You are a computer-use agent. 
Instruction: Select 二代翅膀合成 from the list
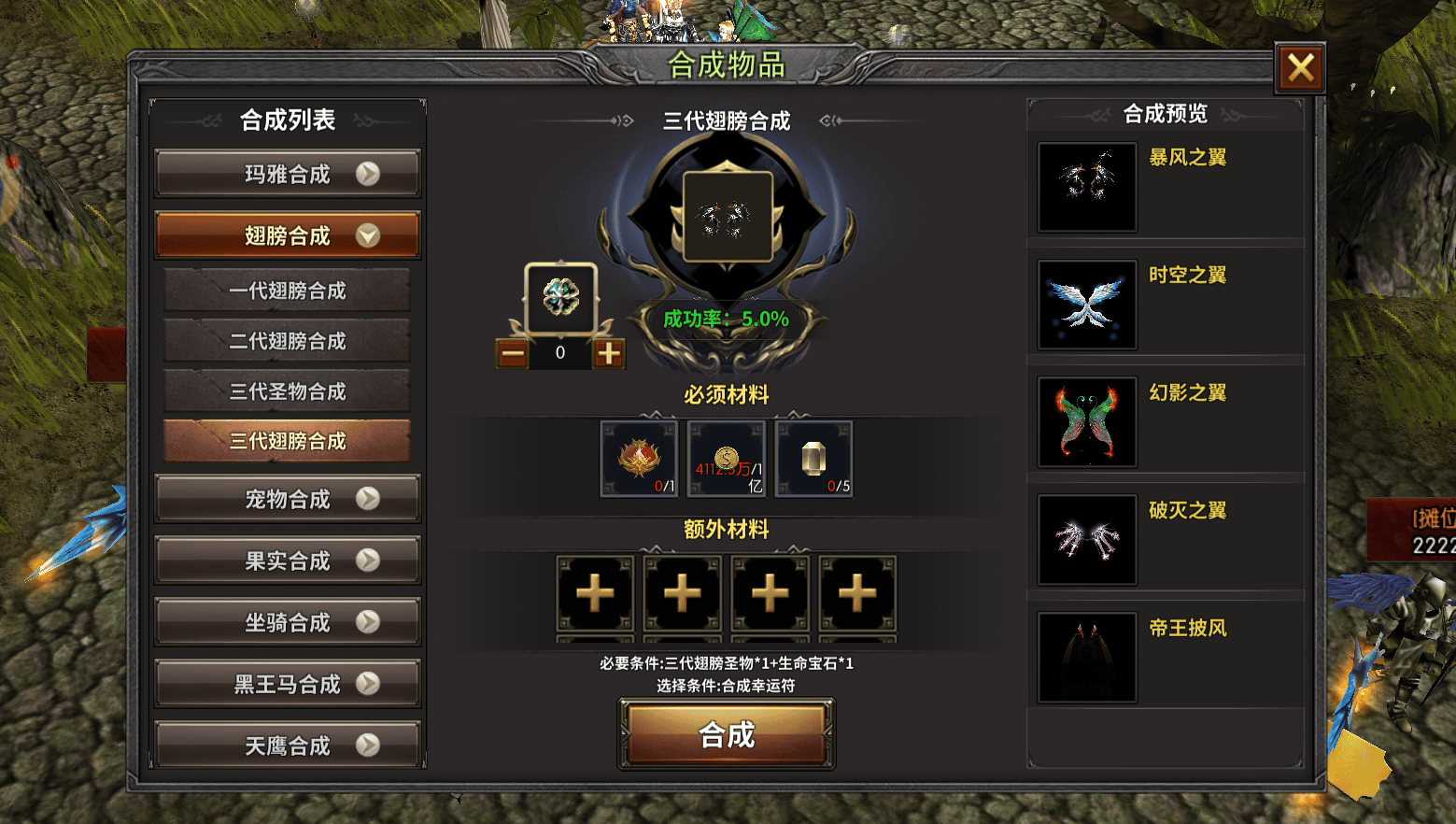coord(288,341)
